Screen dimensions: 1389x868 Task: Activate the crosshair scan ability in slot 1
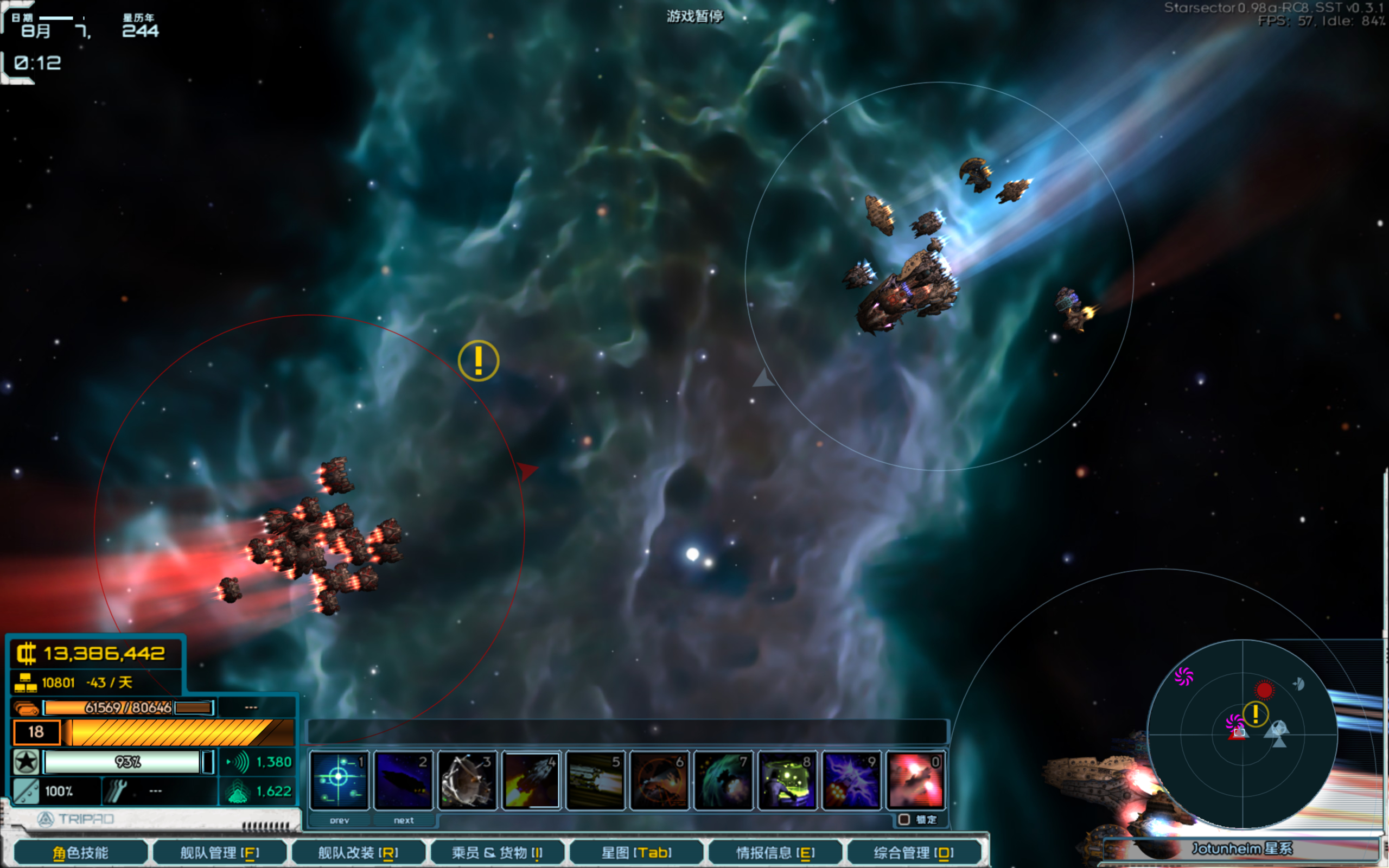pyautogui.click(x=339, y=780)
